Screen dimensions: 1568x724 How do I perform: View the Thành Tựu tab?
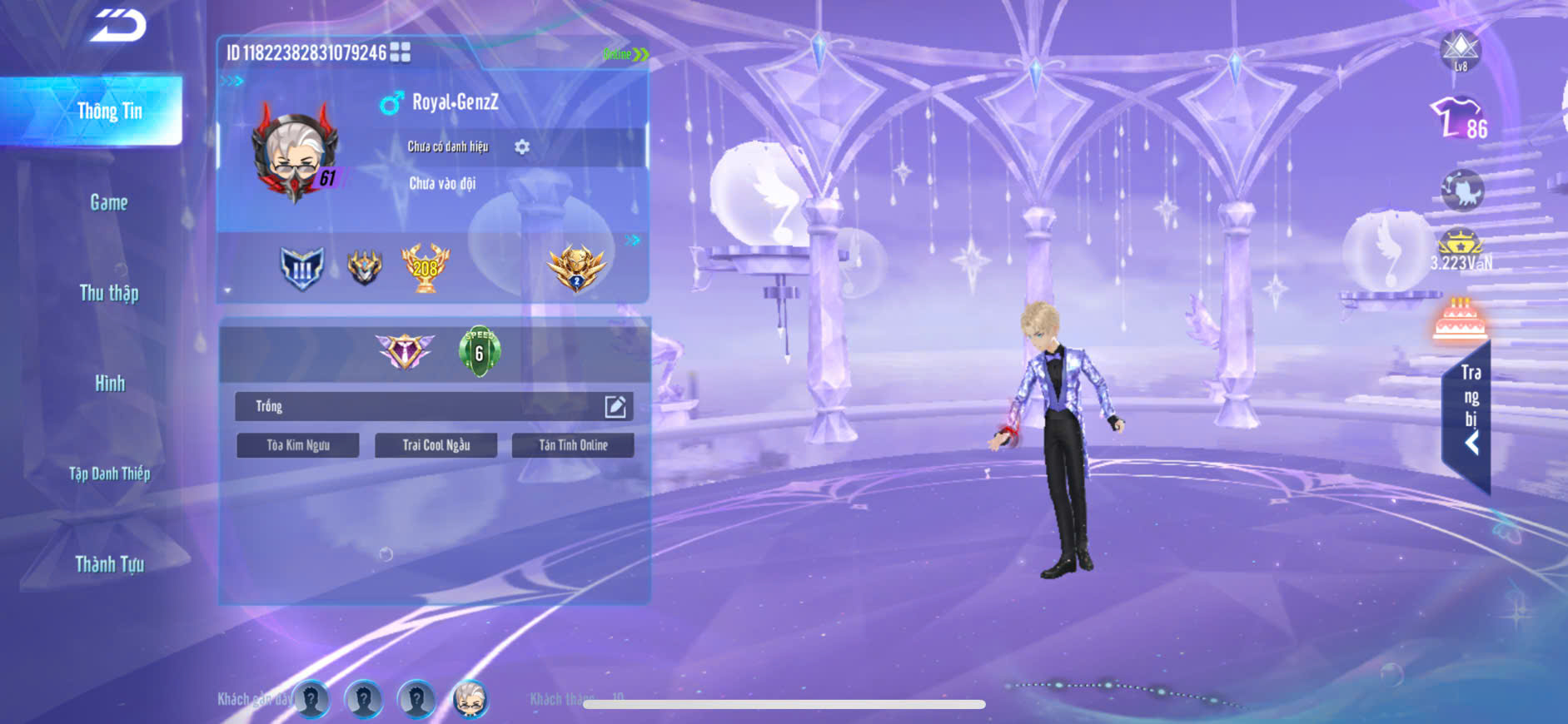[x=109, y=564]
